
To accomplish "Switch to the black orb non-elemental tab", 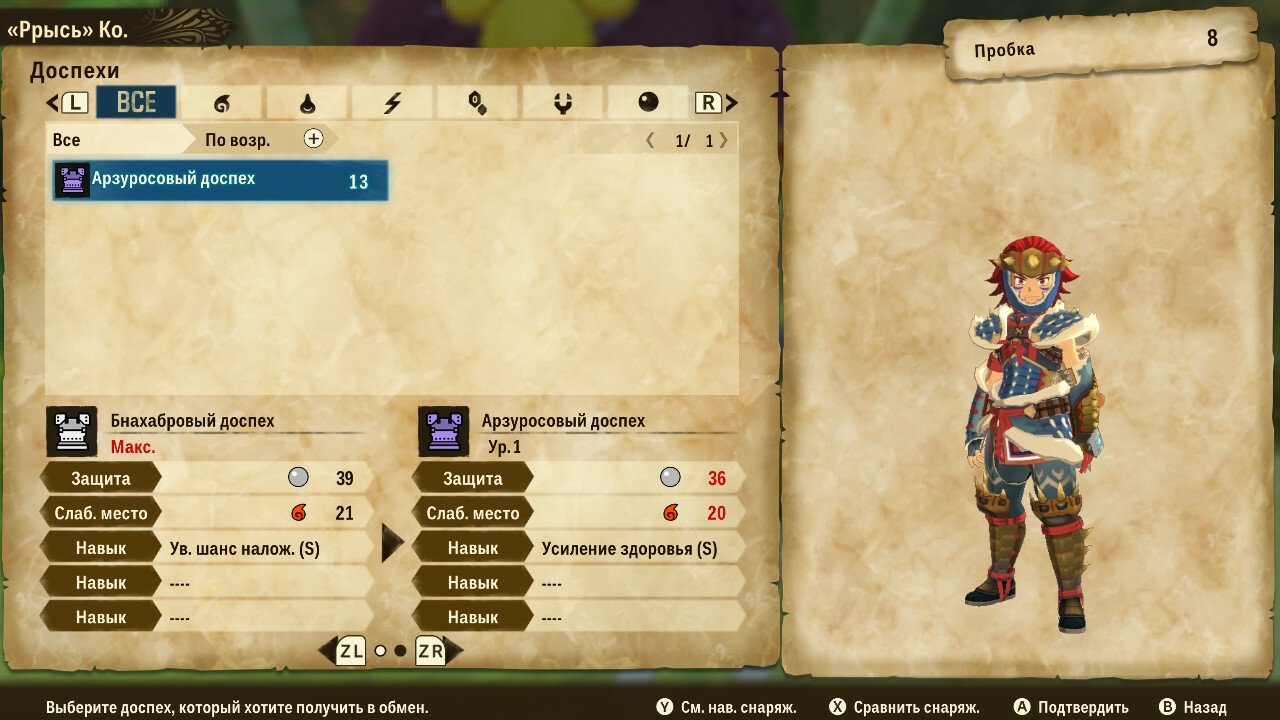I will [648, 102].
